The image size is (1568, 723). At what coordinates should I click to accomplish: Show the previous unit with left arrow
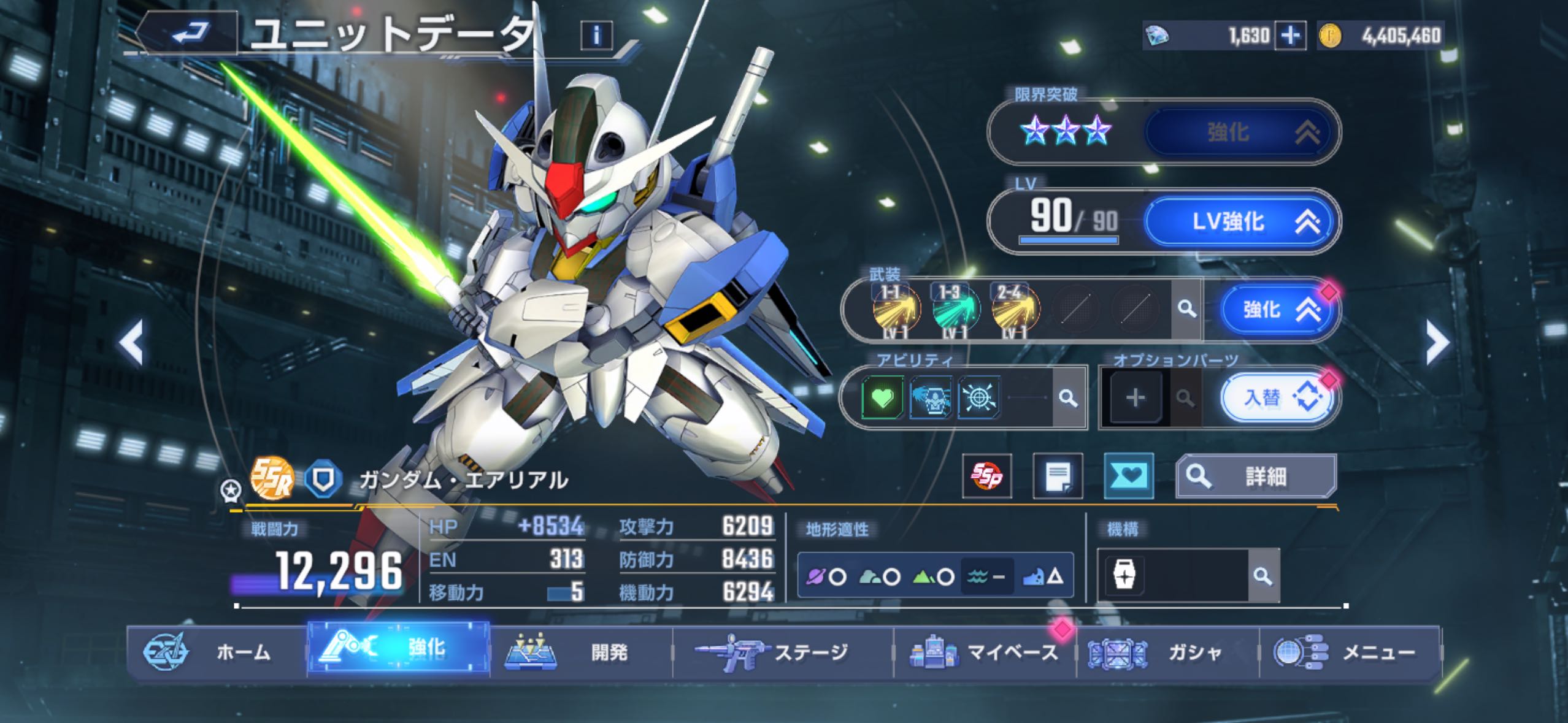(x=131, y=343)
